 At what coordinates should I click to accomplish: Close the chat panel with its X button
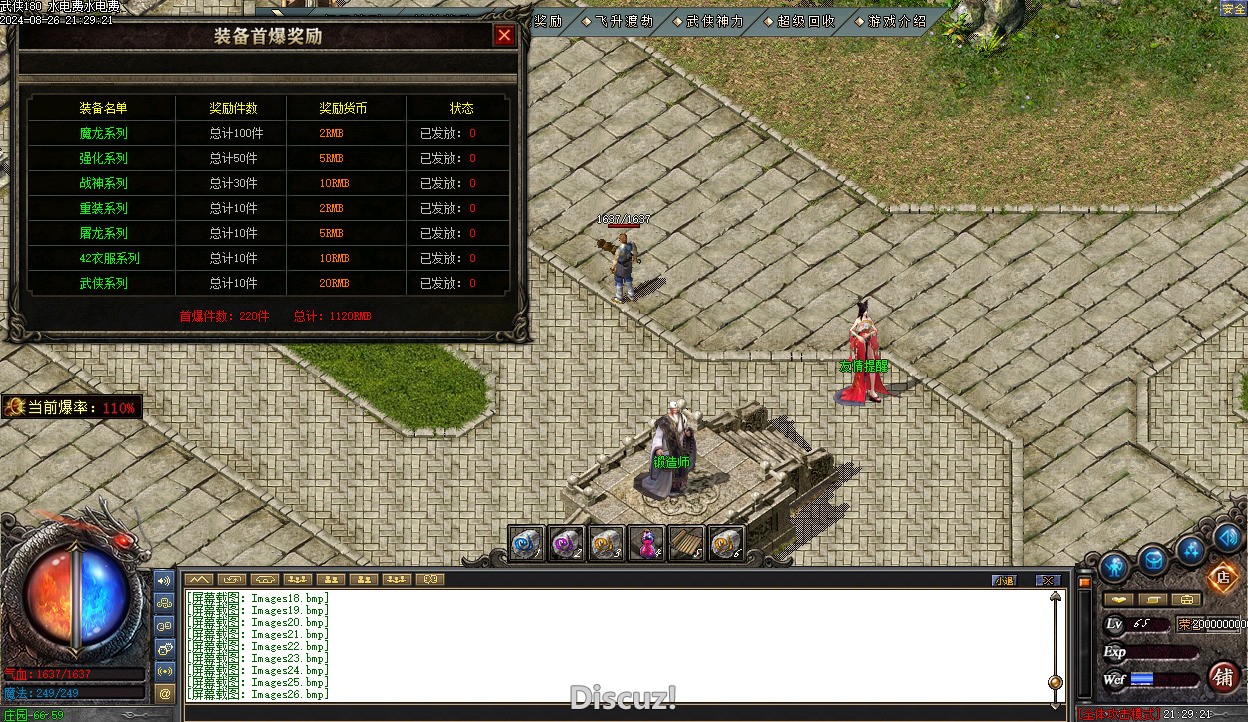pos(1047,580)
